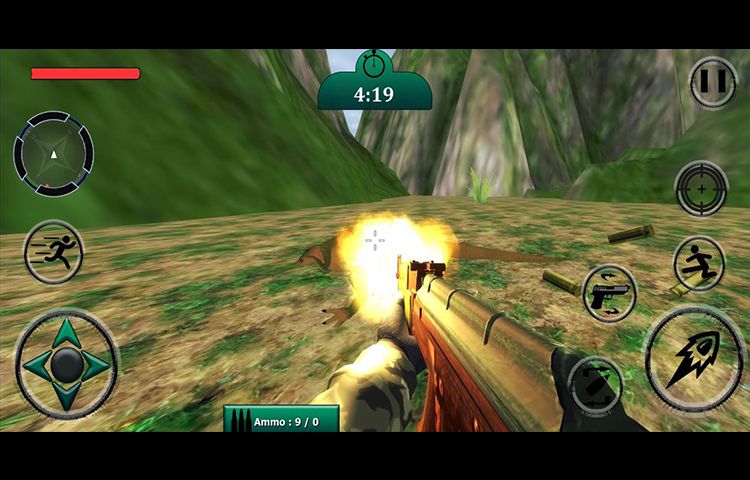Toggle the crosshair aim scope button
This screenshot has width=750, height=480.
[701, 188]
